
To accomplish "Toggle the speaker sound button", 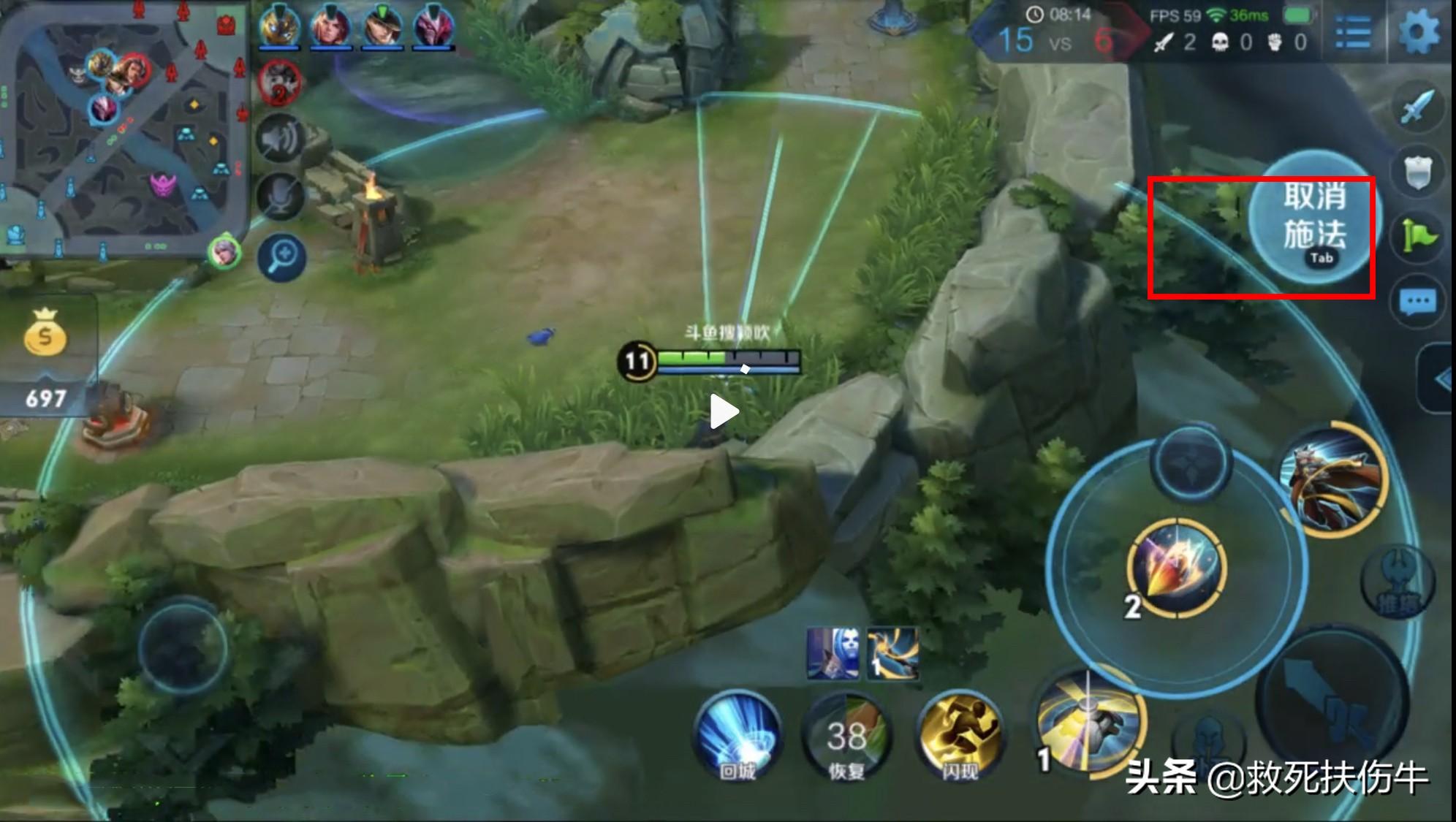I will click(282, 140).
